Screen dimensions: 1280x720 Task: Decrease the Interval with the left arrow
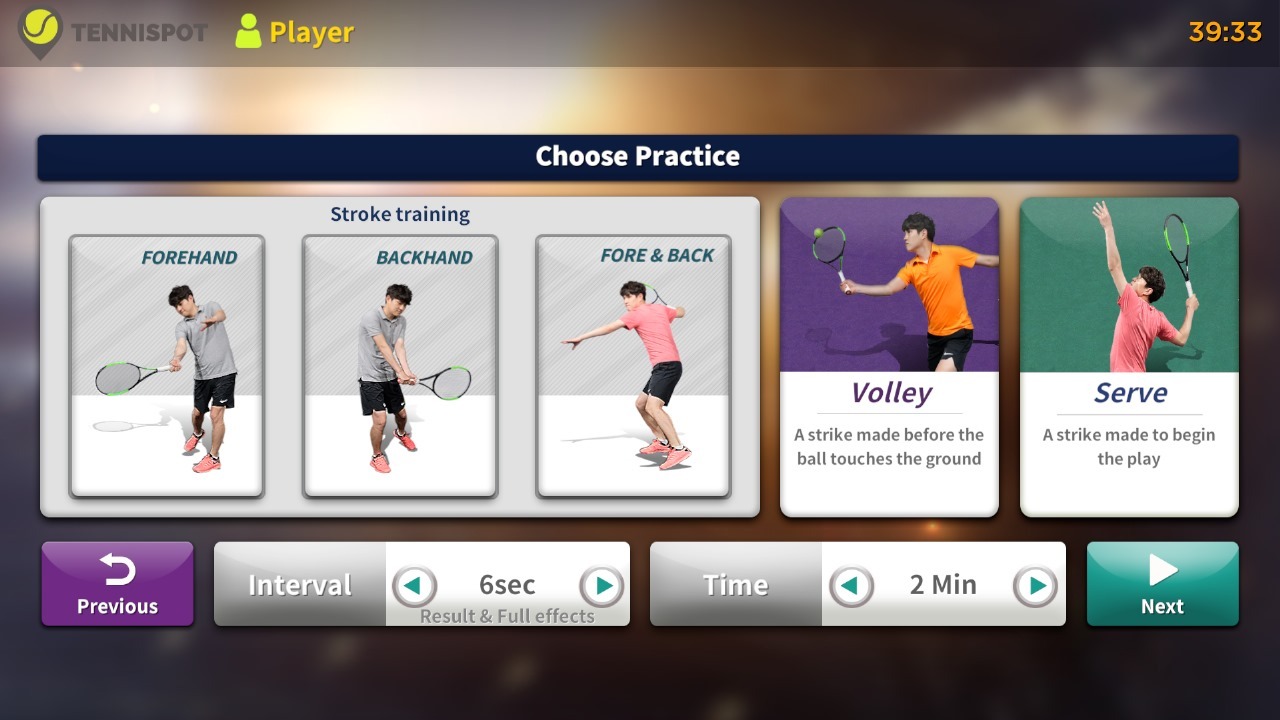[414, 585]
